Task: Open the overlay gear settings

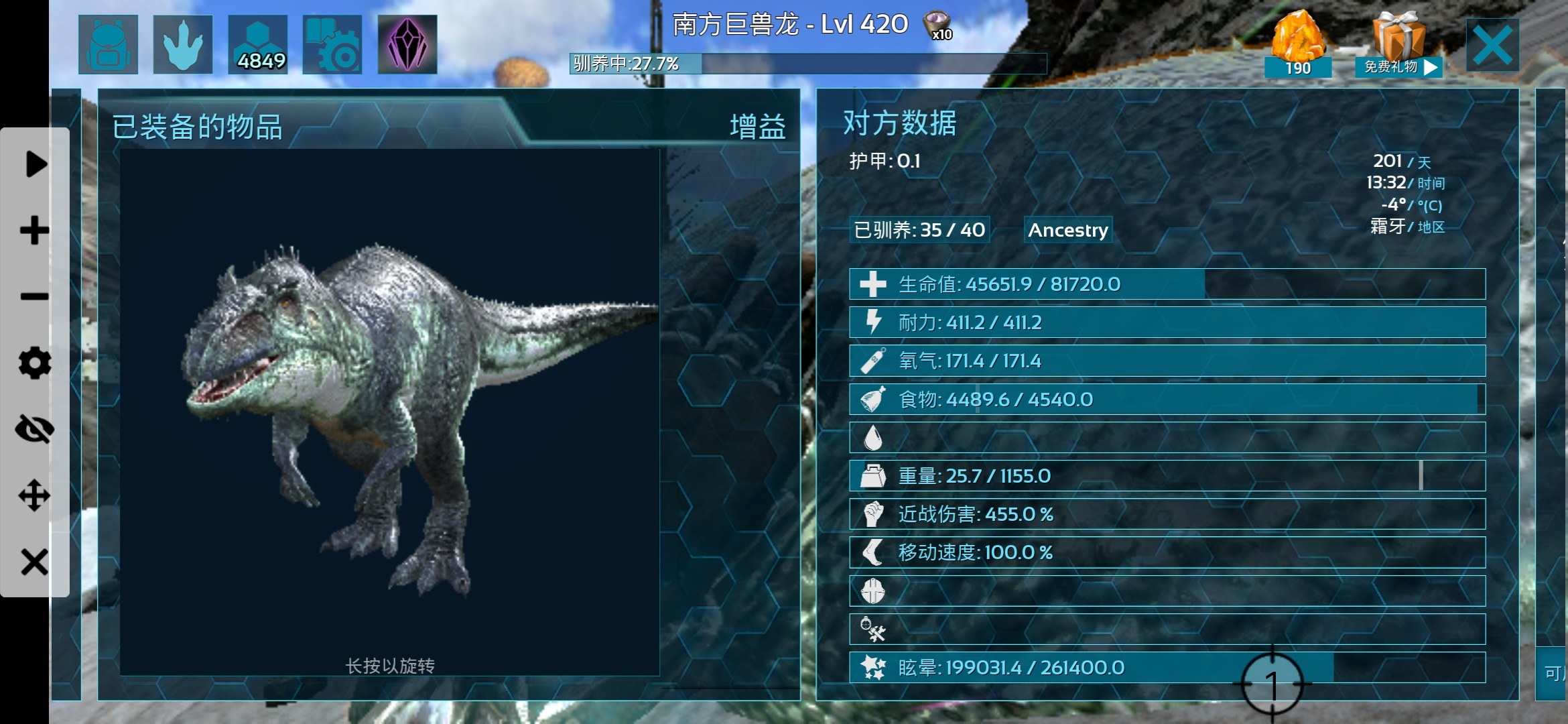Action: (35, 363)
